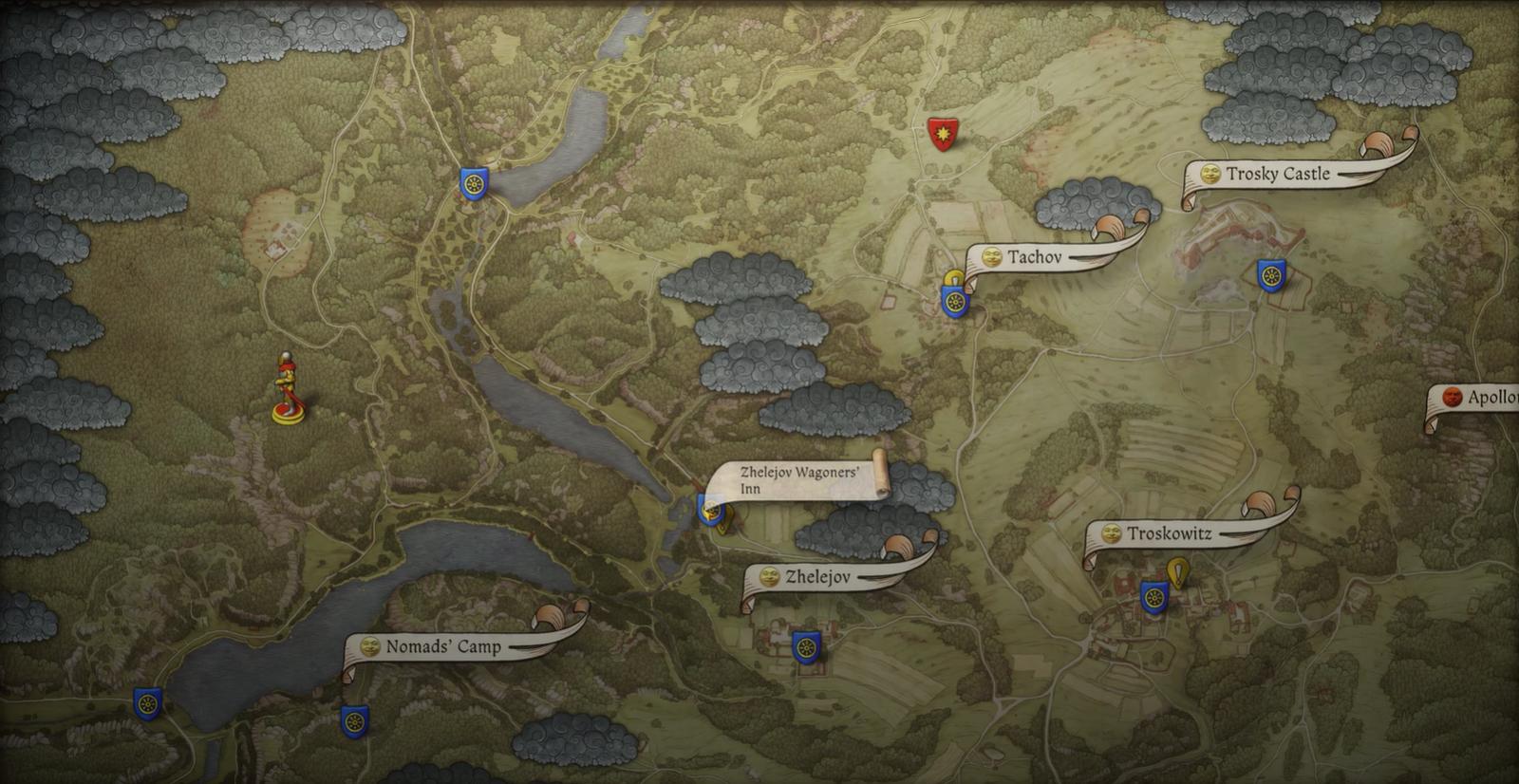Select the blue fast travel shield in Troskowitz
The image size is (1519, 784).
1153,597
